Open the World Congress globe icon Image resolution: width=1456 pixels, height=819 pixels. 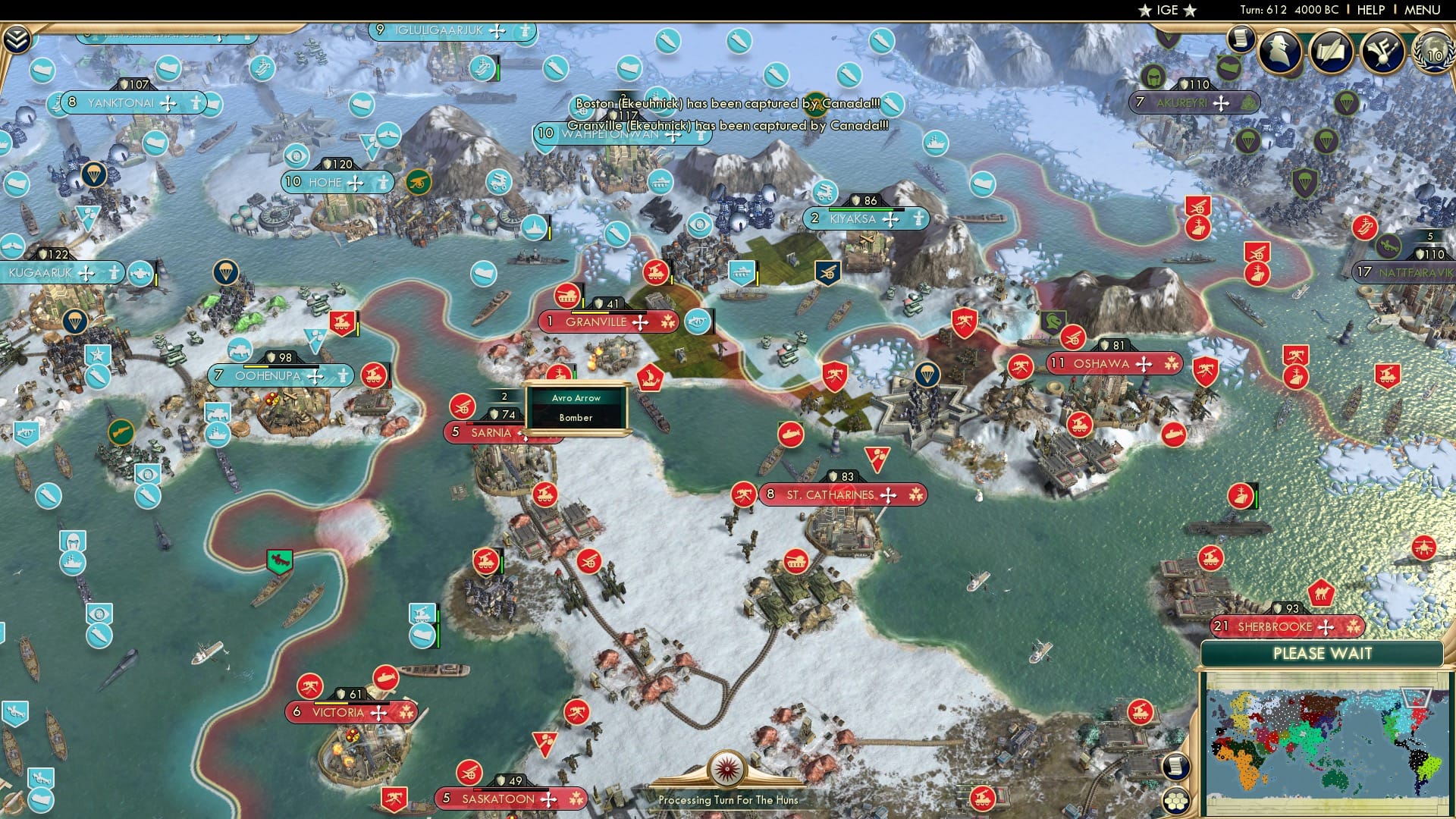[1429, 55]
